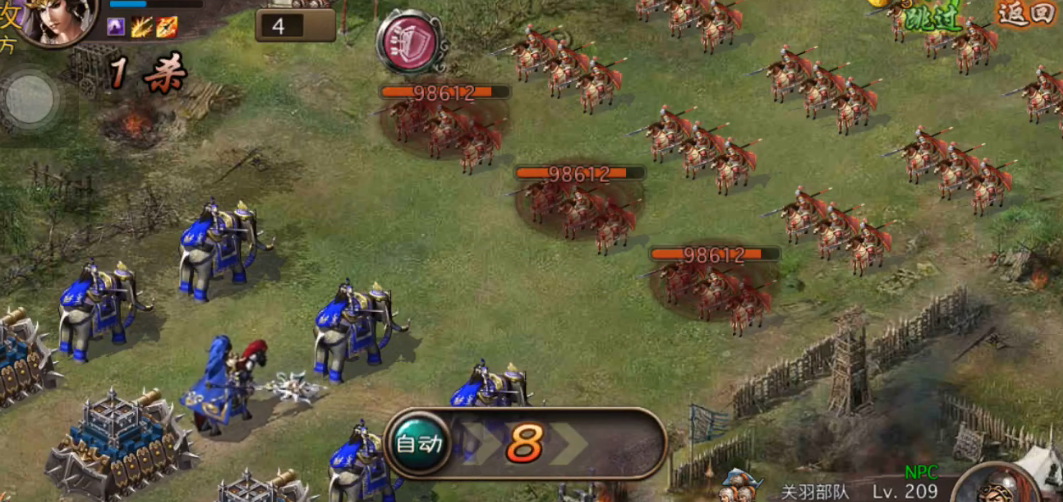This screenshot has width=1063, height=502.
Task: Open the enemy NPC general's portrait
Action: (x=1005, y=486)
